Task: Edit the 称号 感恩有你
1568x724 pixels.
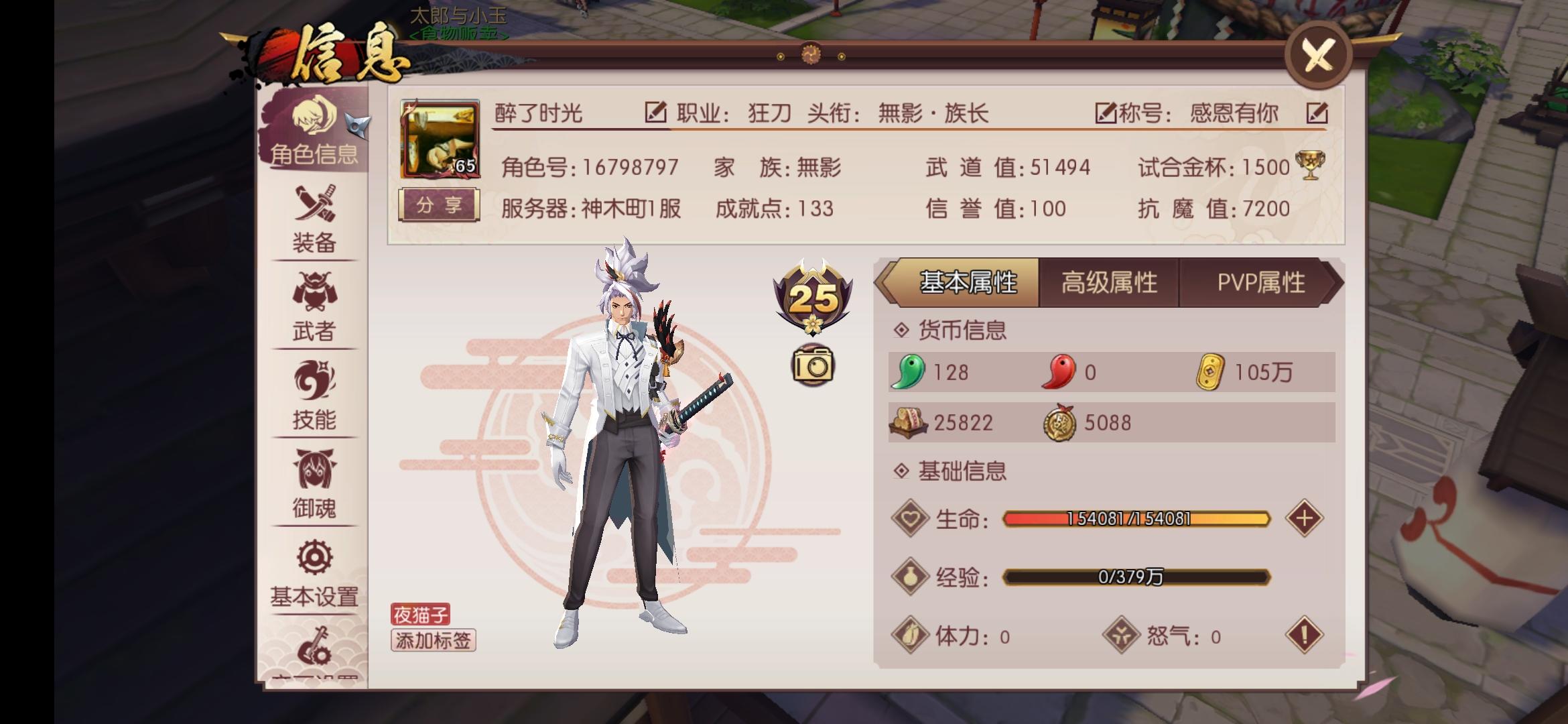Action: tap(1319, 114)
